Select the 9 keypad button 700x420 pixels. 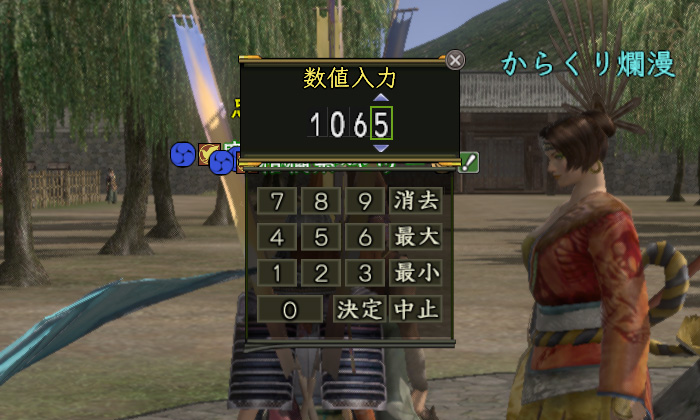(x=365, y=201)
